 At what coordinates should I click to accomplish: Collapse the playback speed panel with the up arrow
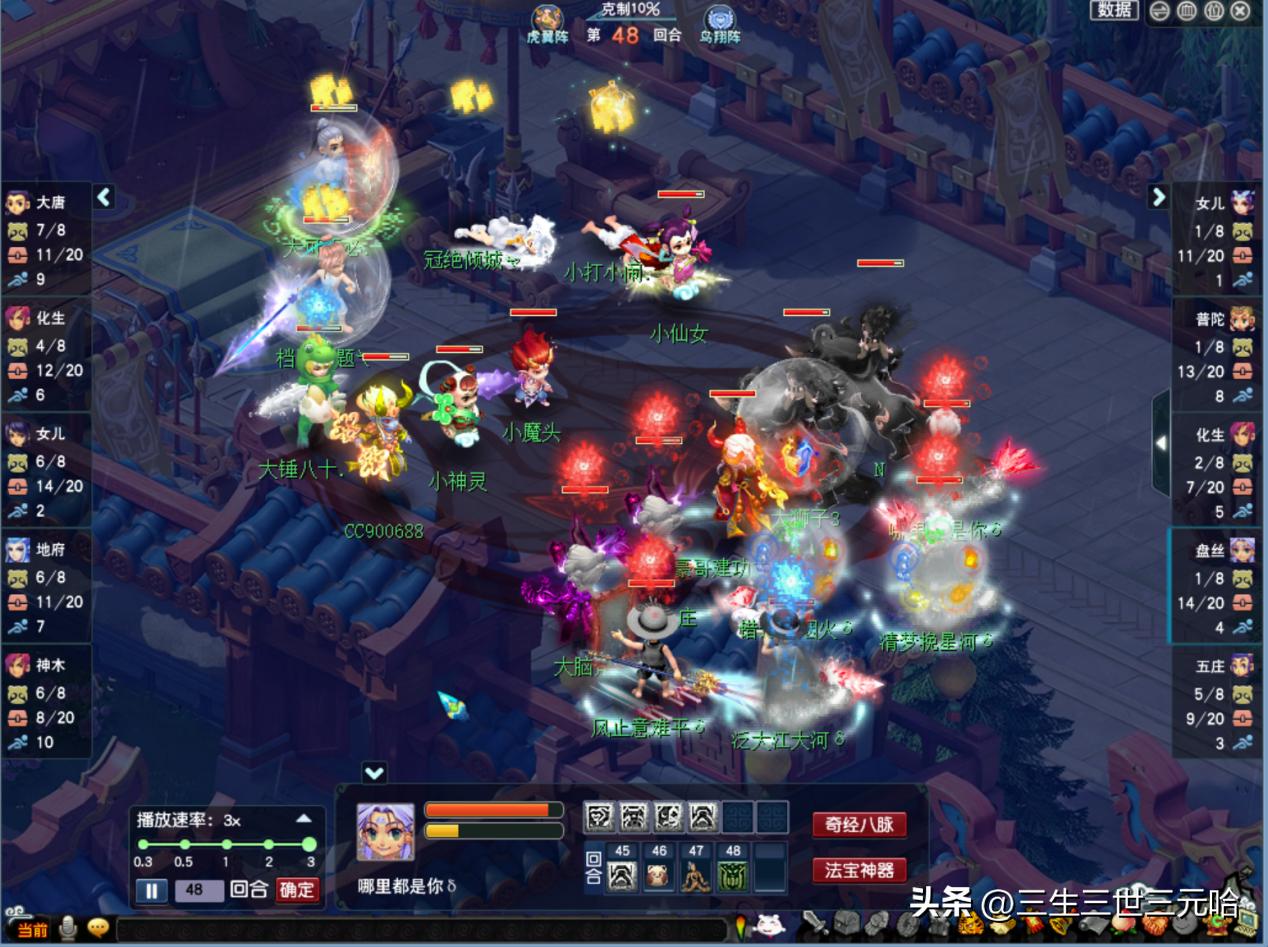coord(304,819)
